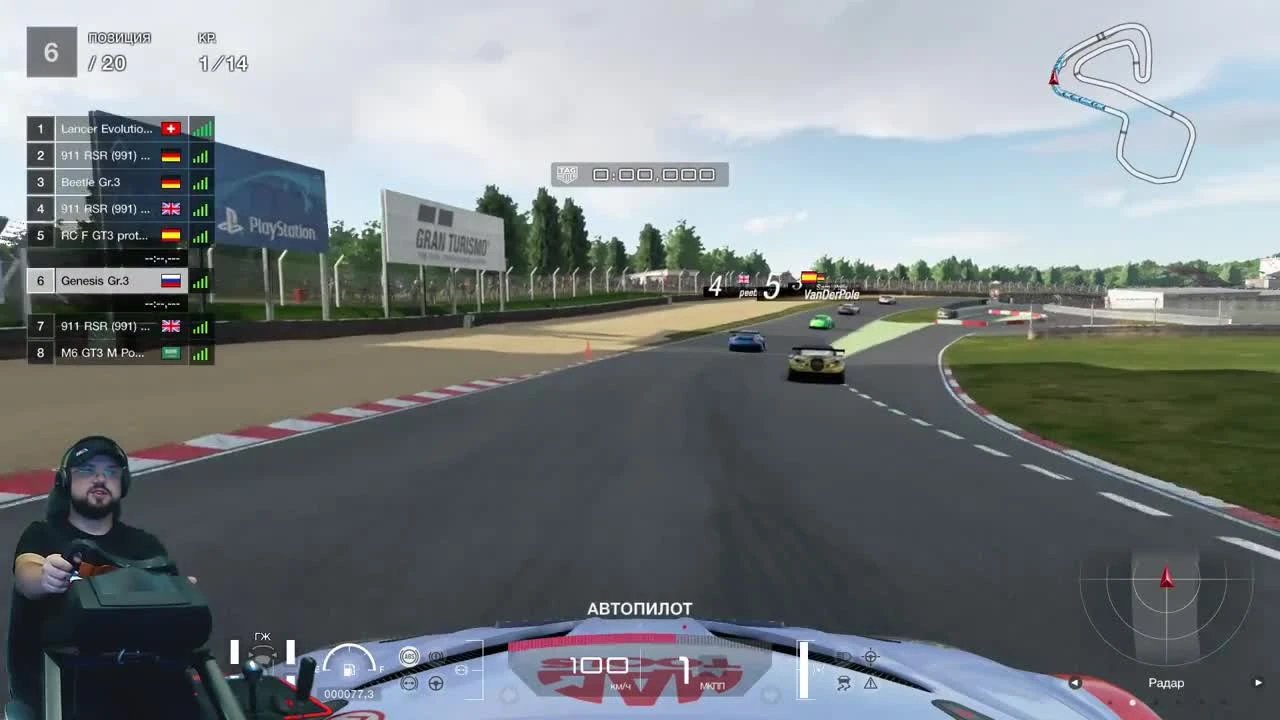Select the traction control (TCS) icon
Screen dimensions: 1280x720
click(x=843, y=682)
